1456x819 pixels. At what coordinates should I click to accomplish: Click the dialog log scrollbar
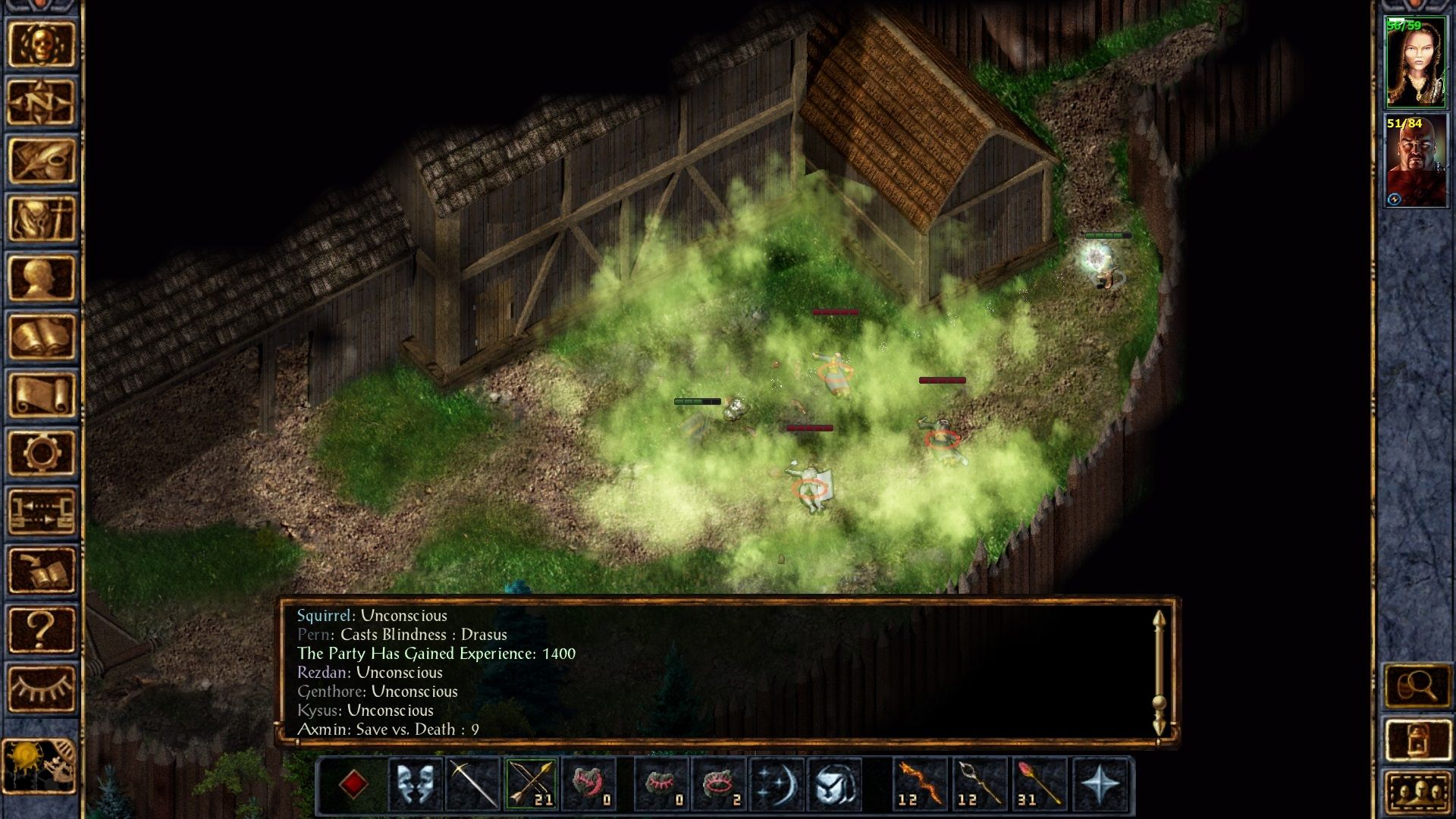tap(1159, 672)
